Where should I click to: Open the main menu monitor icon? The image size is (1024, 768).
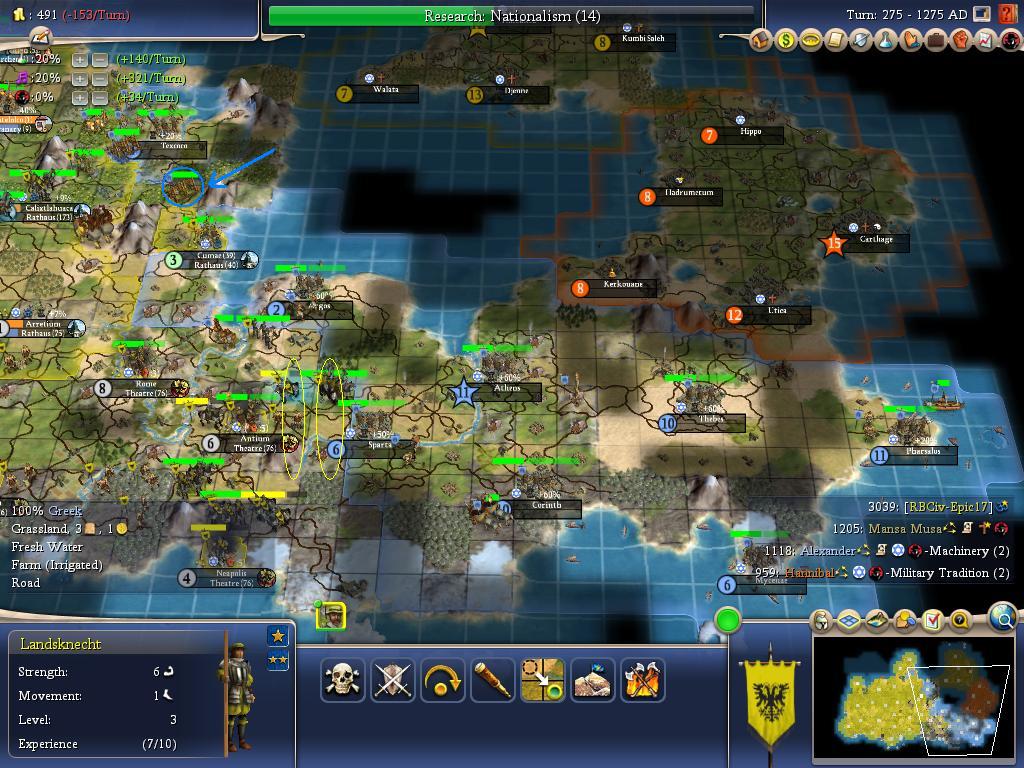[x=982, y=15]
